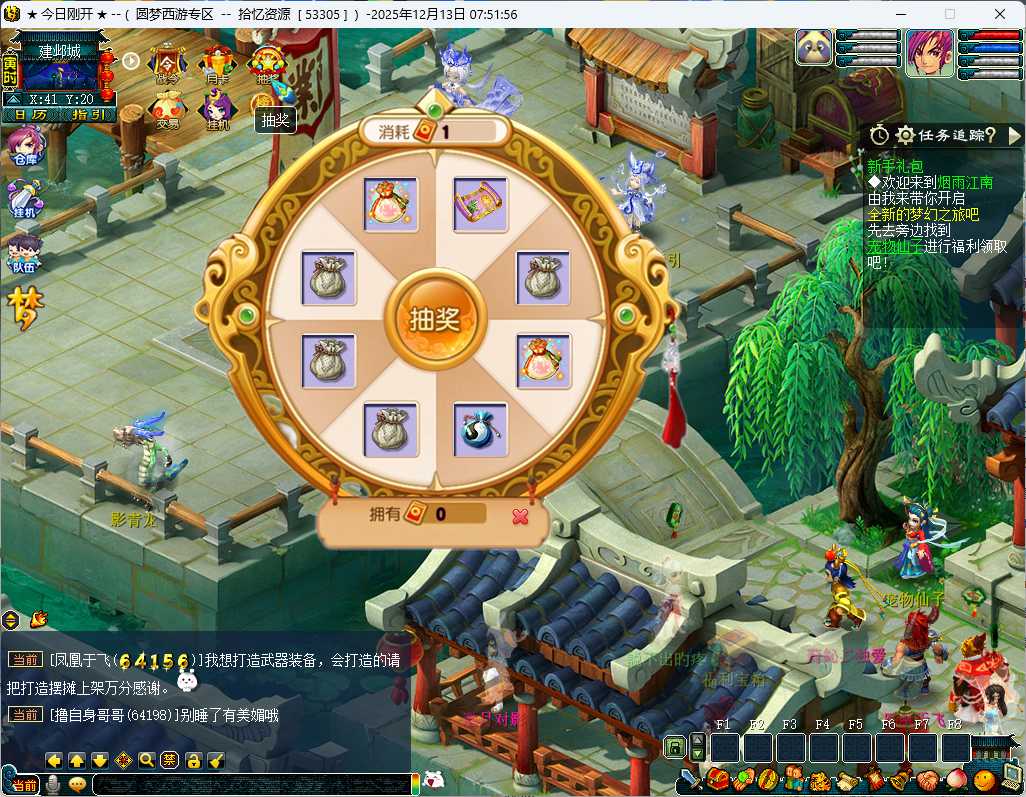Toggle the chat padlock button

coord(193,760)
